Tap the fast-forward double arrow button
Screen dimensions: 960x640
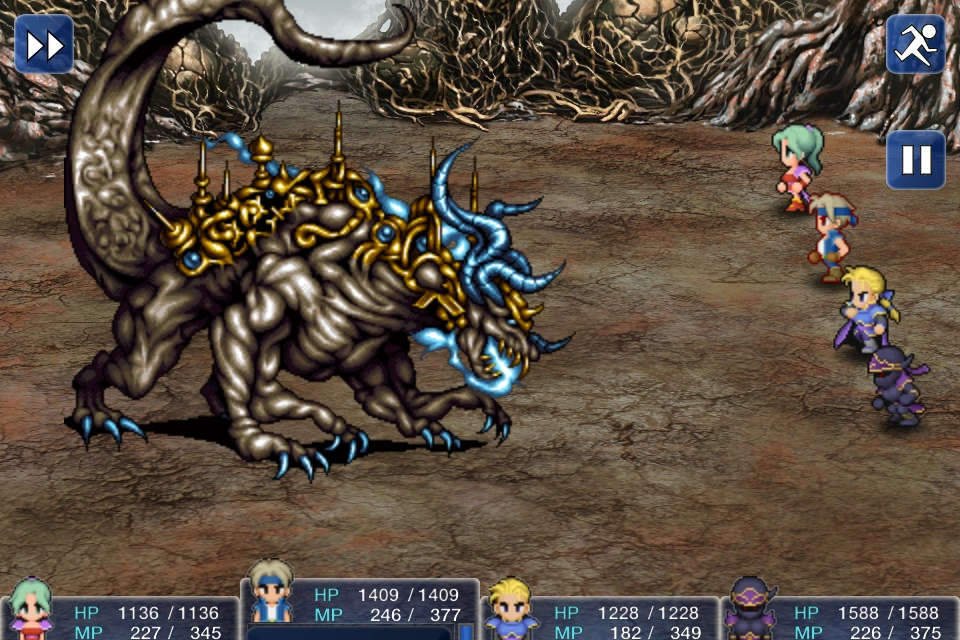click(44, 44)
